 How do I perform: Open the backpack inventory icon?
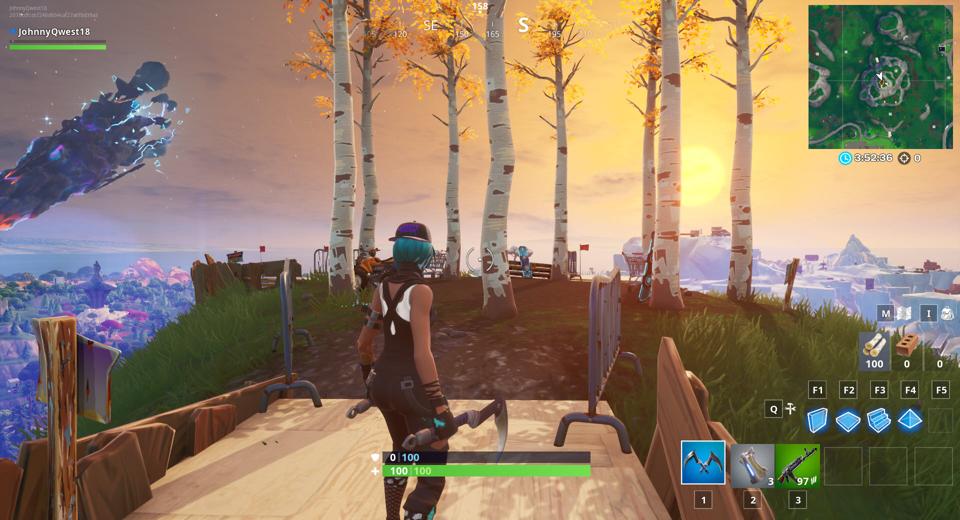946,313
